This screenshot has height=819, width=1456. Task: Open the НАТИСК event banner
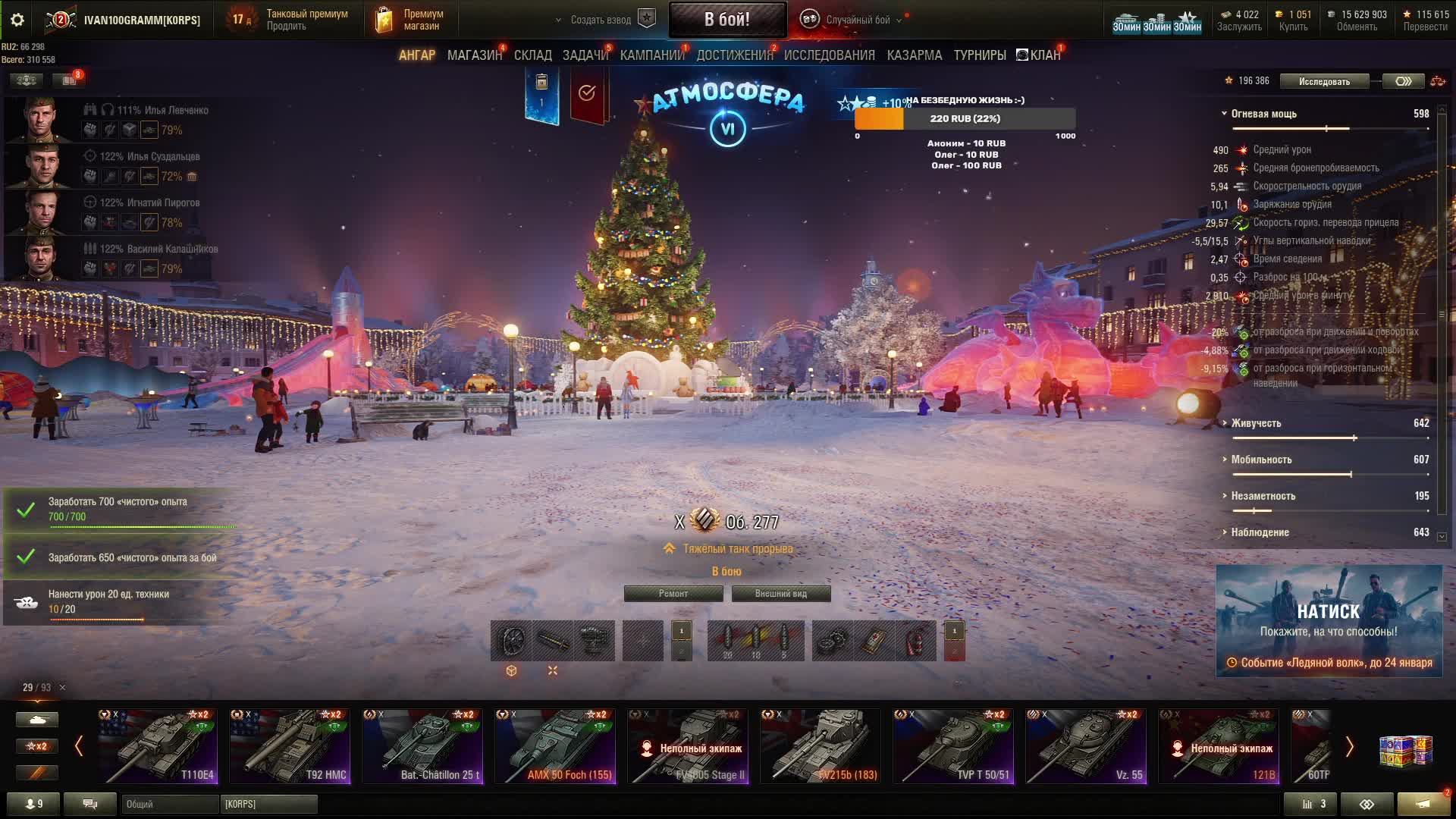coord(1329,620)
